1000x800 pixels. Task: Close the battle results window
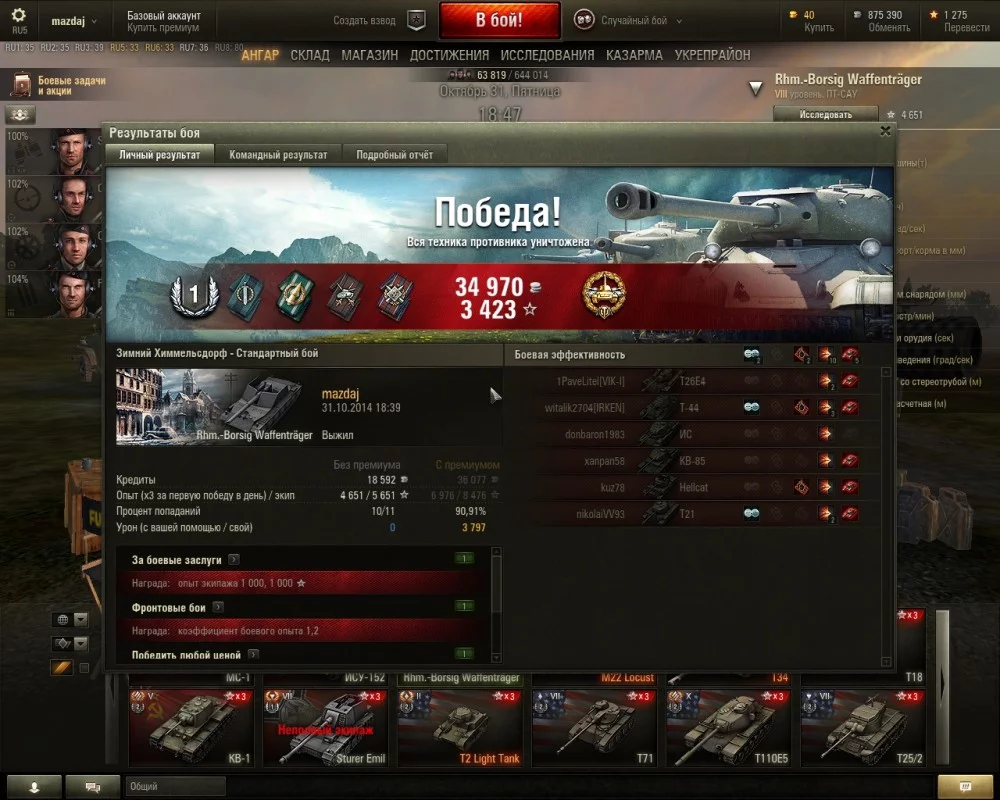coord(884,130)
